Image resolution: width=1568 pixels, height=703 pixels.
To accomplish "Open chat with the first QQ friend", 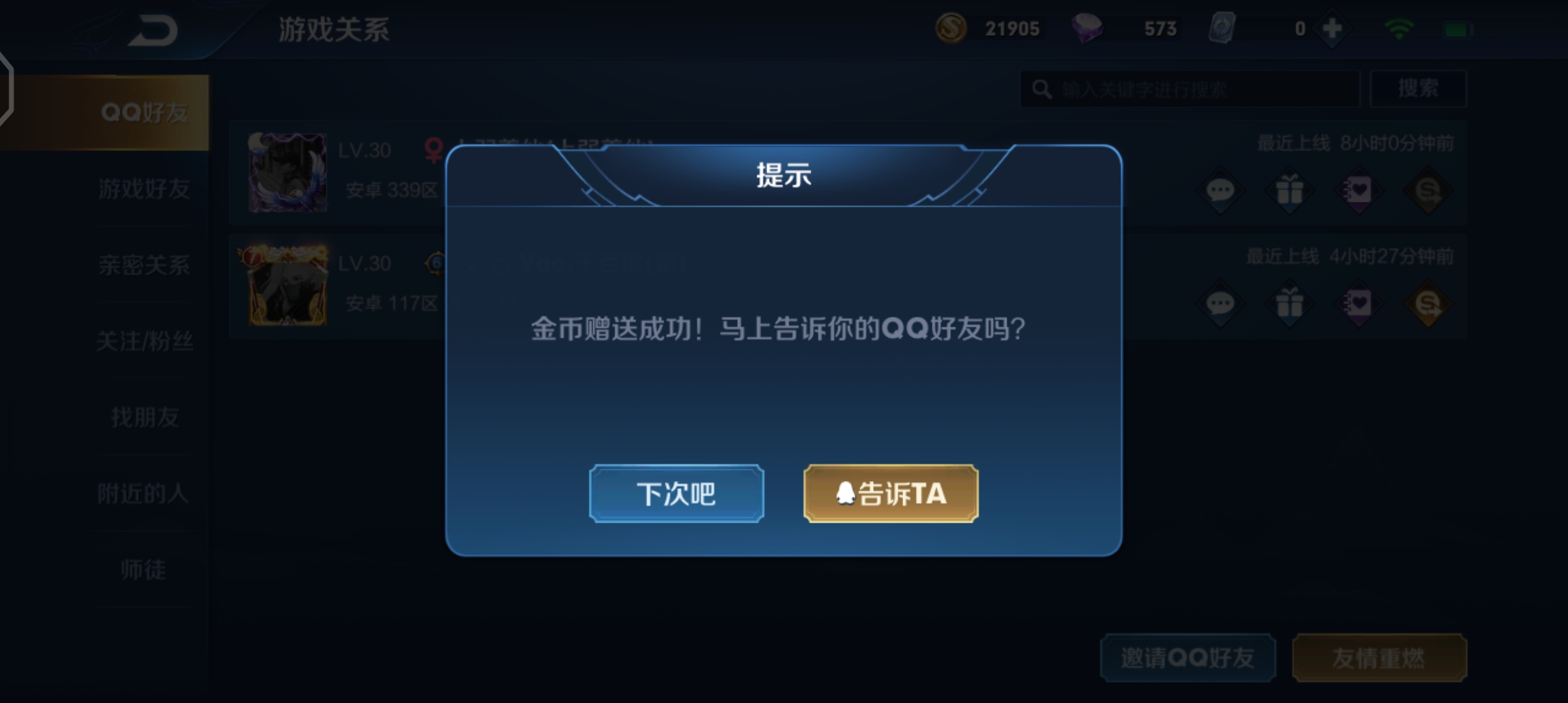I will click(1220, 189).
